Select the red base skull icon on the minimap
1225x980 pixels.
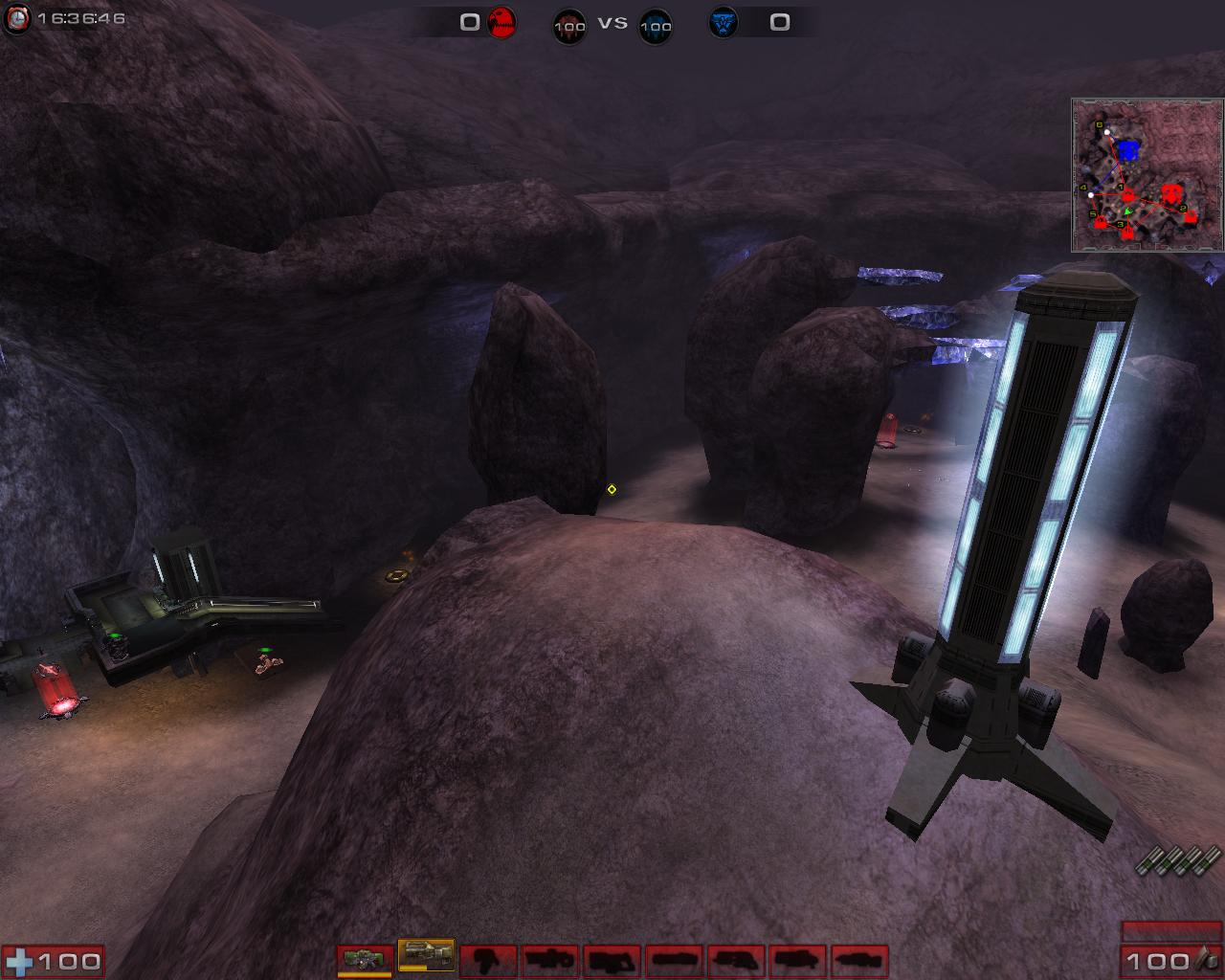[1169, 191]
